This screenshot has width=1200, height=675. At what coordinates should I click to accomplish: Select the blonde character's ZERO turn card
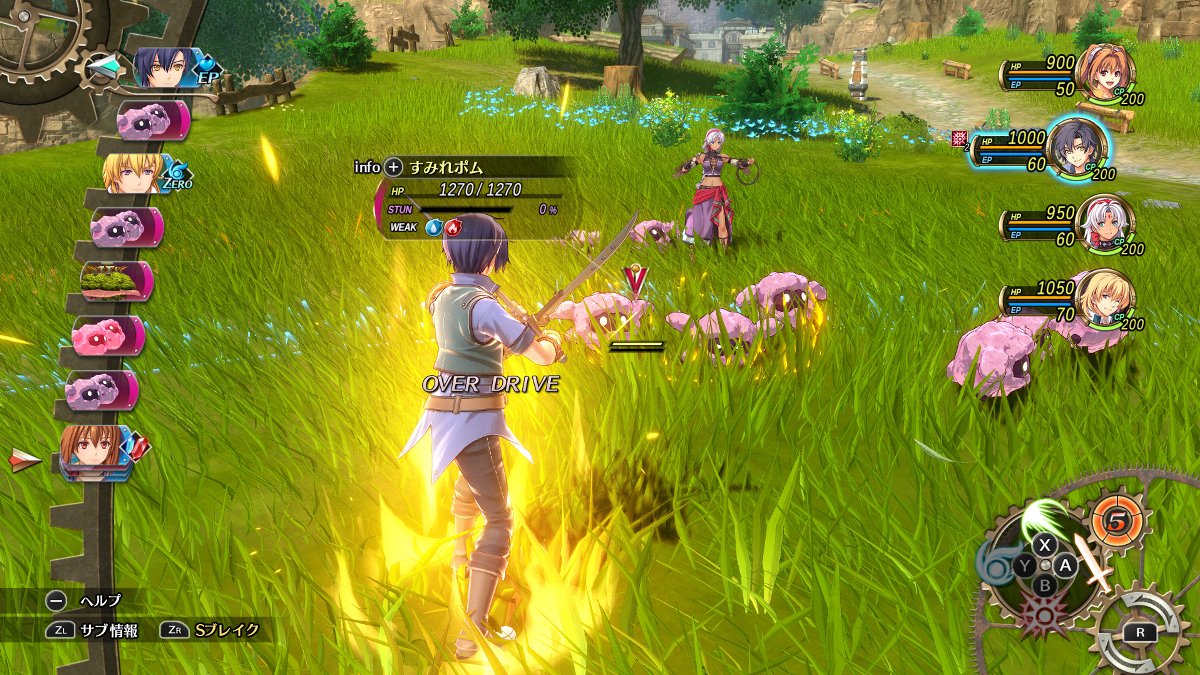(x=135, y=173)
